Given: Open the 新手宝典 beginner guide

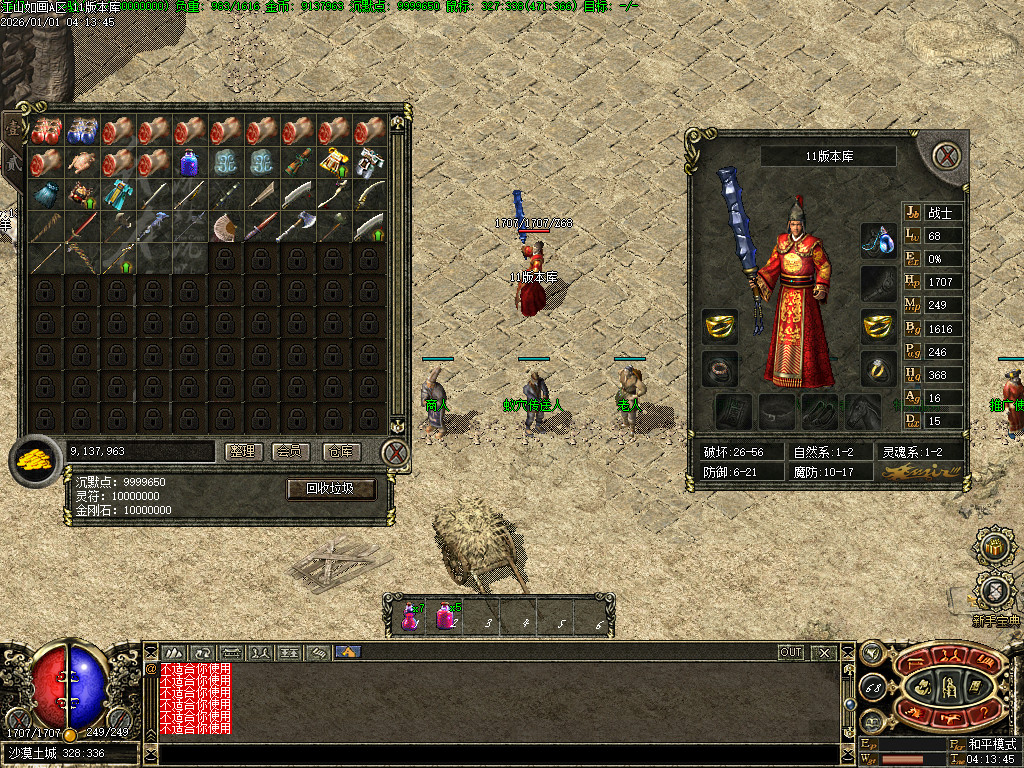Looking at the screenshot, I should click(x=994, y=594).
